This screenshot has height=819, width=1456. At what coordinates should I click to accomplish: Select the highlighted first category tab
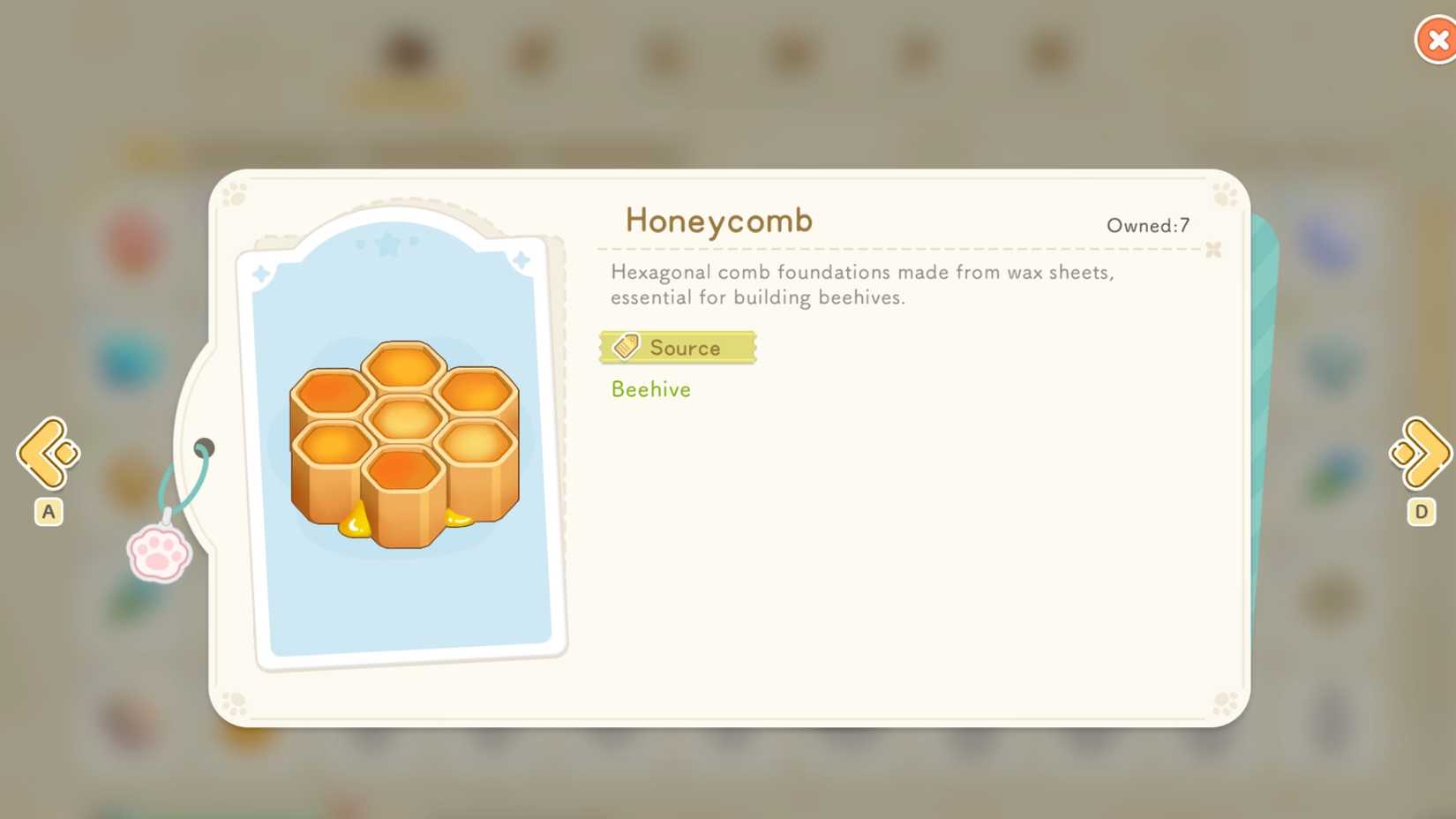coord(405,53)
